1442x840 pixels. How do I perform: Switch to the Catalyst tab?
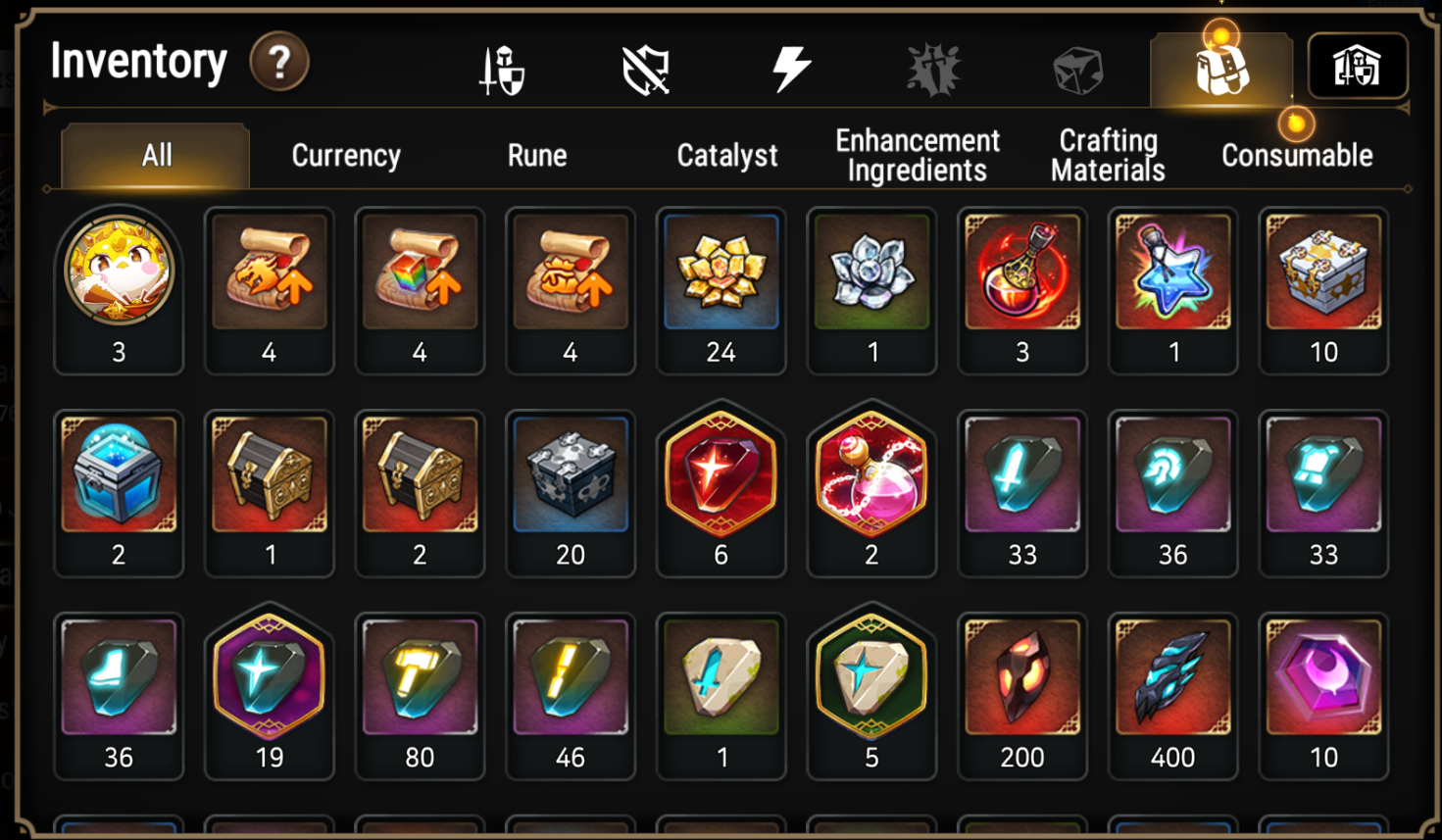tap(726, 154)
